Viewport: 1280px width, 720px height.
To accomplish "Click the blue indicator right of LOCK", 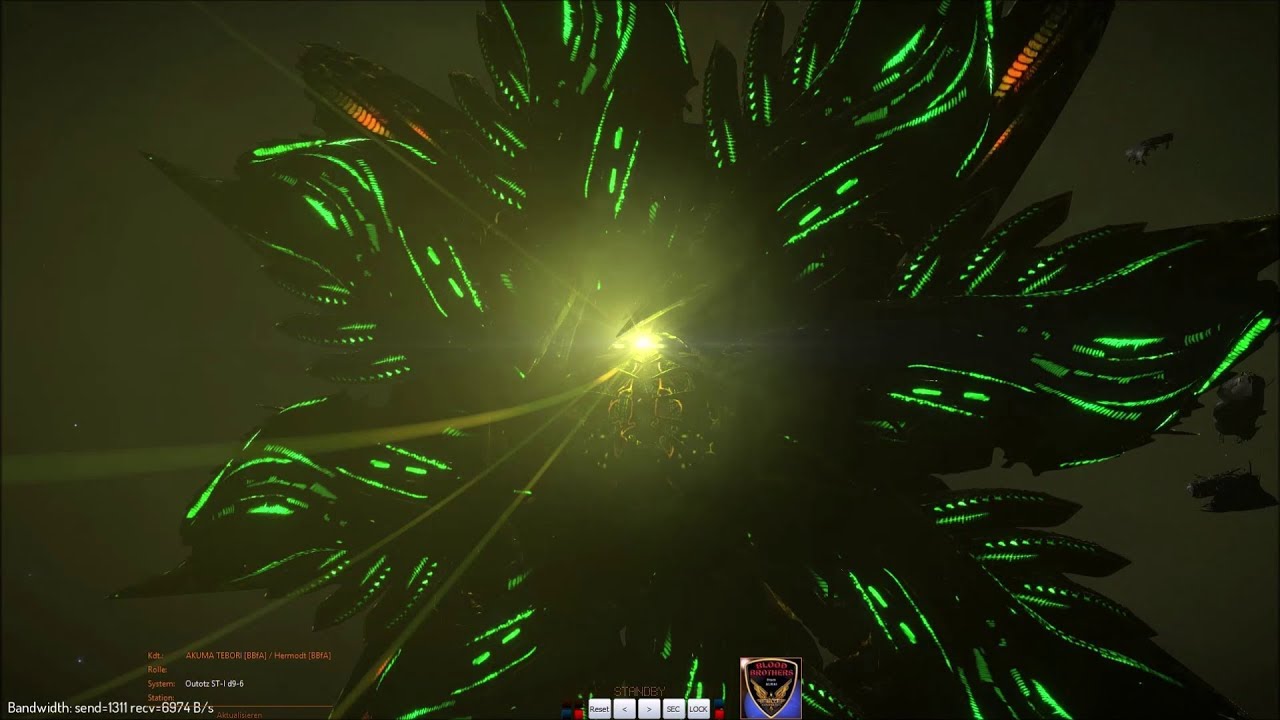I will click(x=716, y=702).
